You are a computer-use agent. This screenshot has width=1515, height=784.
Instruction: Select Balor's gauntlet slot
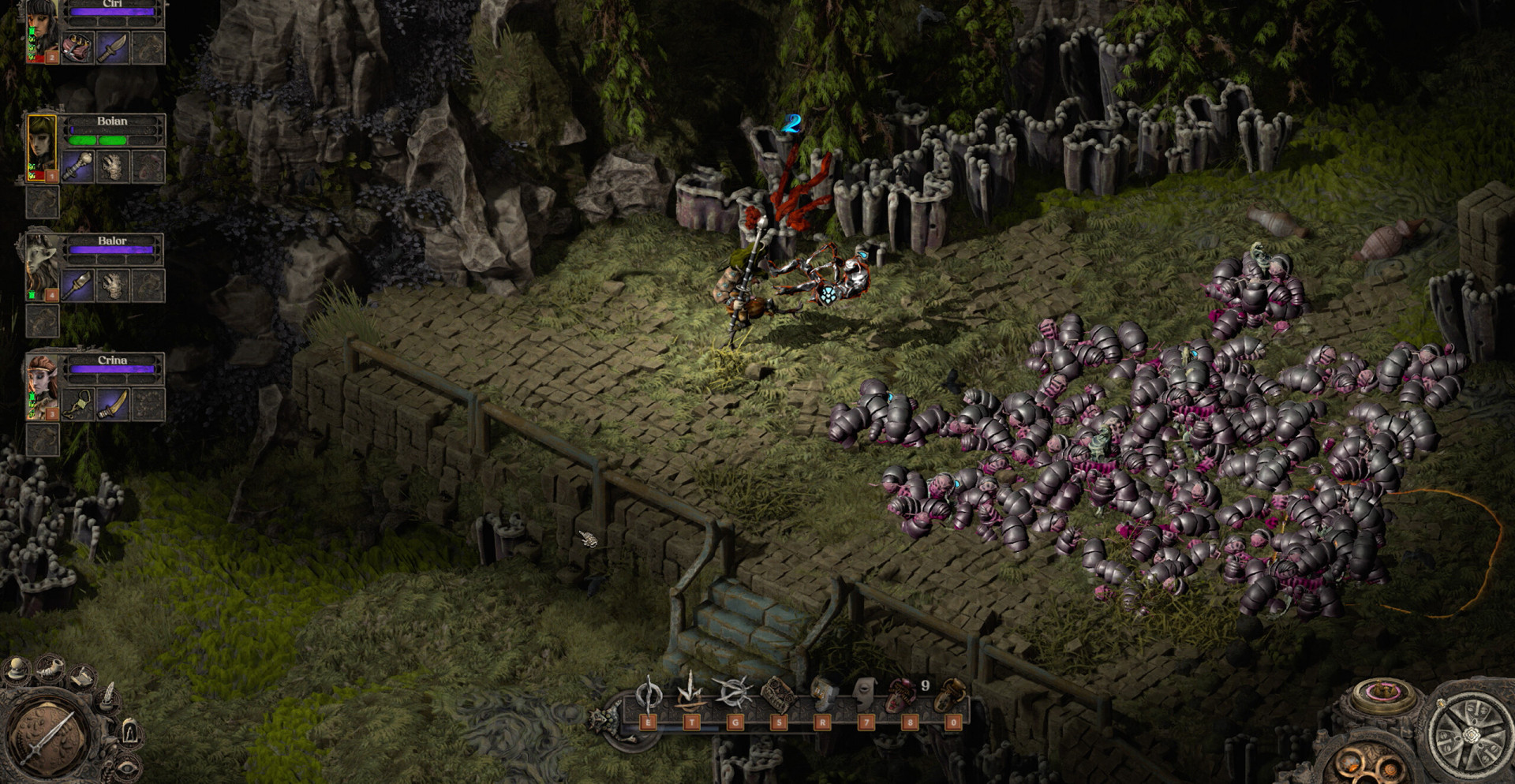coord(112,286)
